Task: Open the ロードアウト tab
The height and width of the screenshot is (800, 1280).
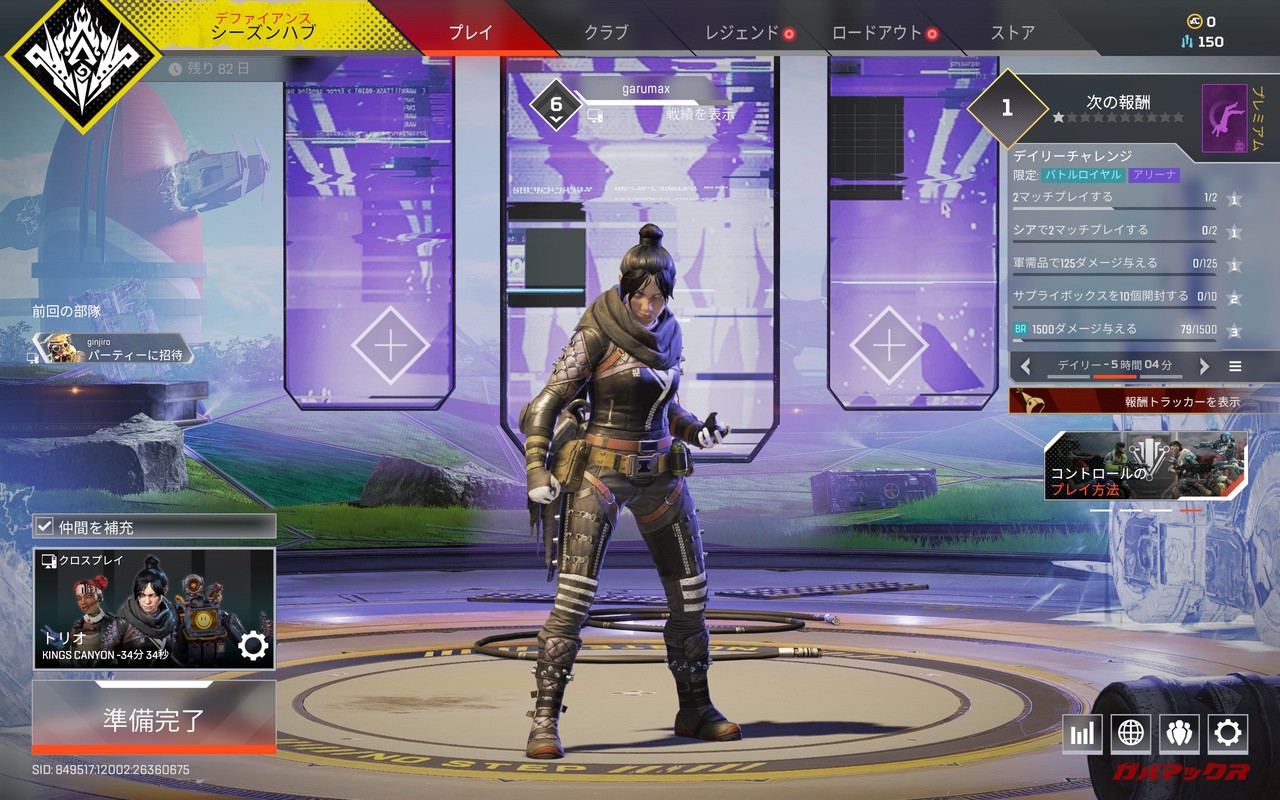Action: 877,32
